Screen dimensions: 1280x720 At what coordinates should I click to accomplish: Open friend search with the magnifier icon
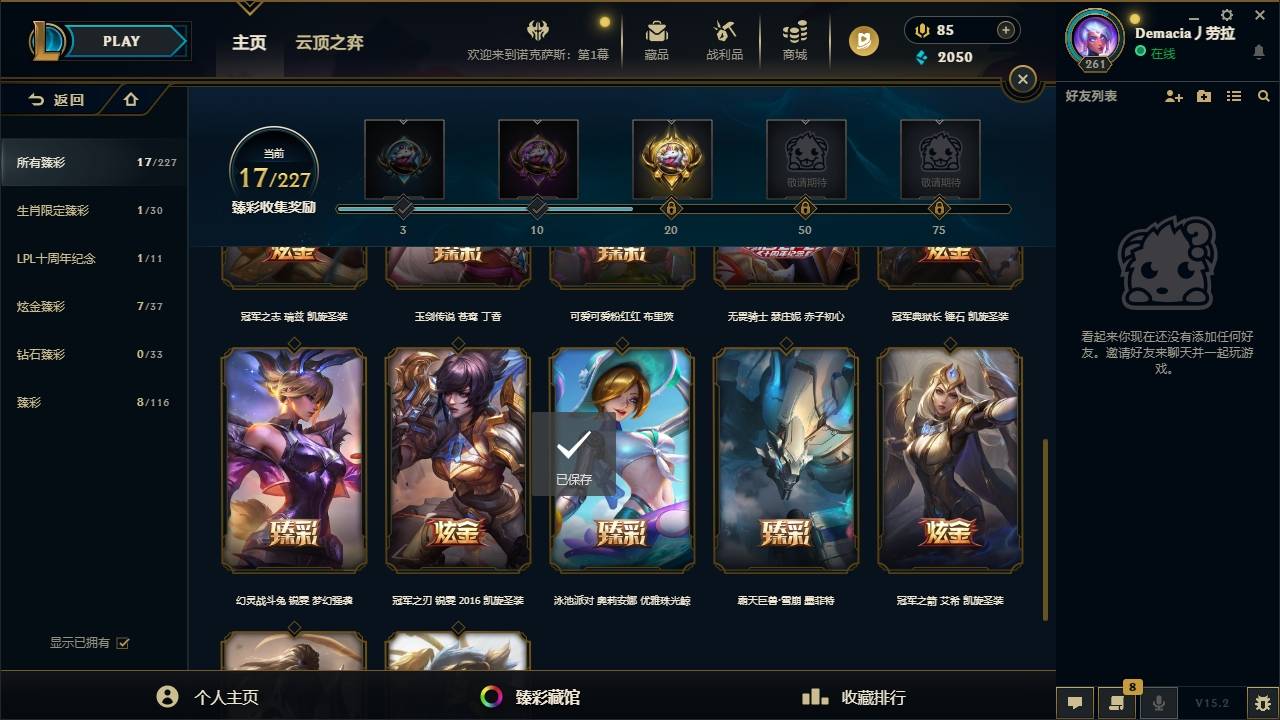(x=1263, y=96)
